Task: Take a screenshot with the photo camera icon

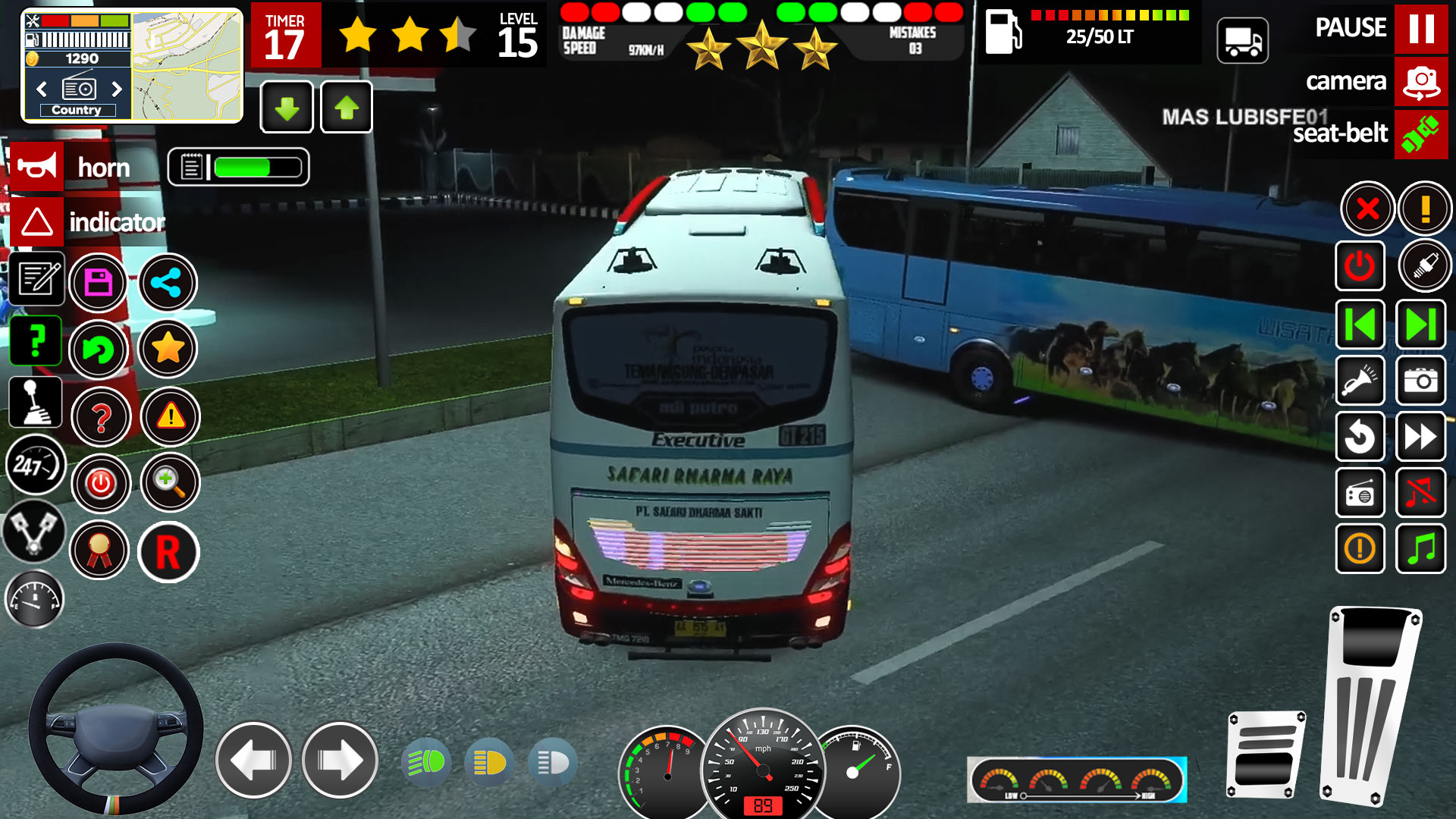Action: 1420,380
